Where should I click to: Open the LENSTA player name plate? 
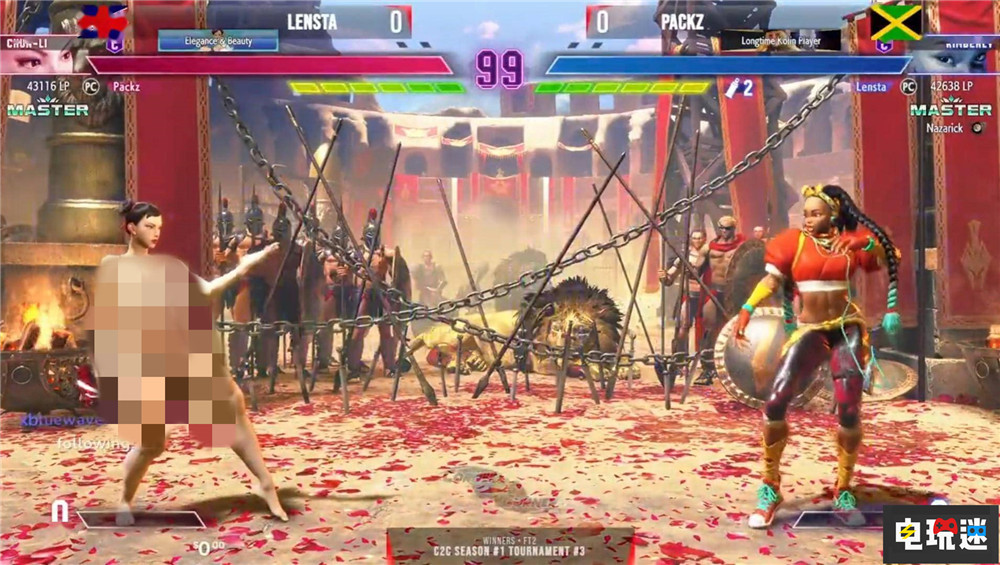coord(313,21)
